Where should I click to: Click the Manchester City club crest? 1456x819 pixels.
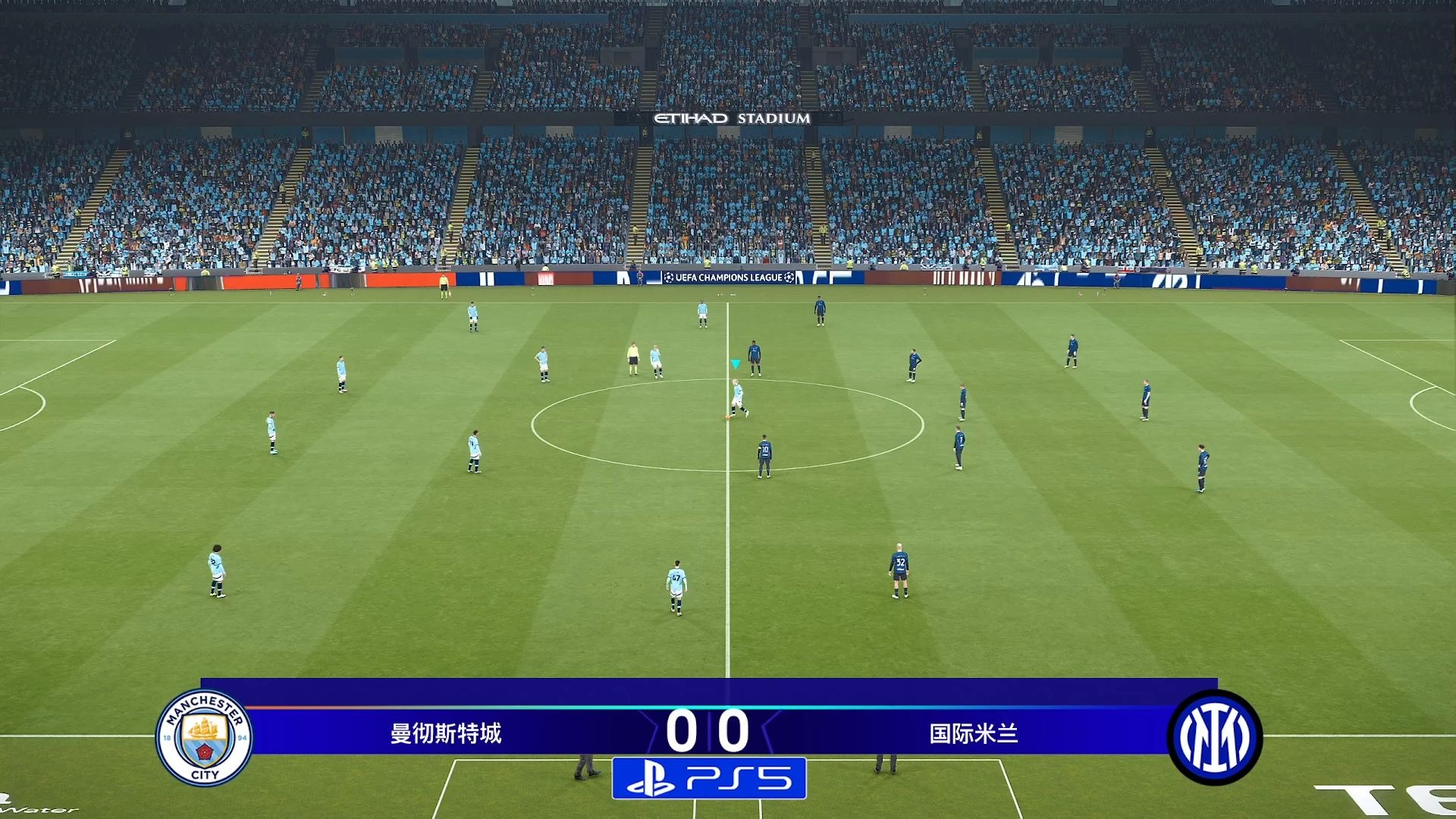coord(205,737)
